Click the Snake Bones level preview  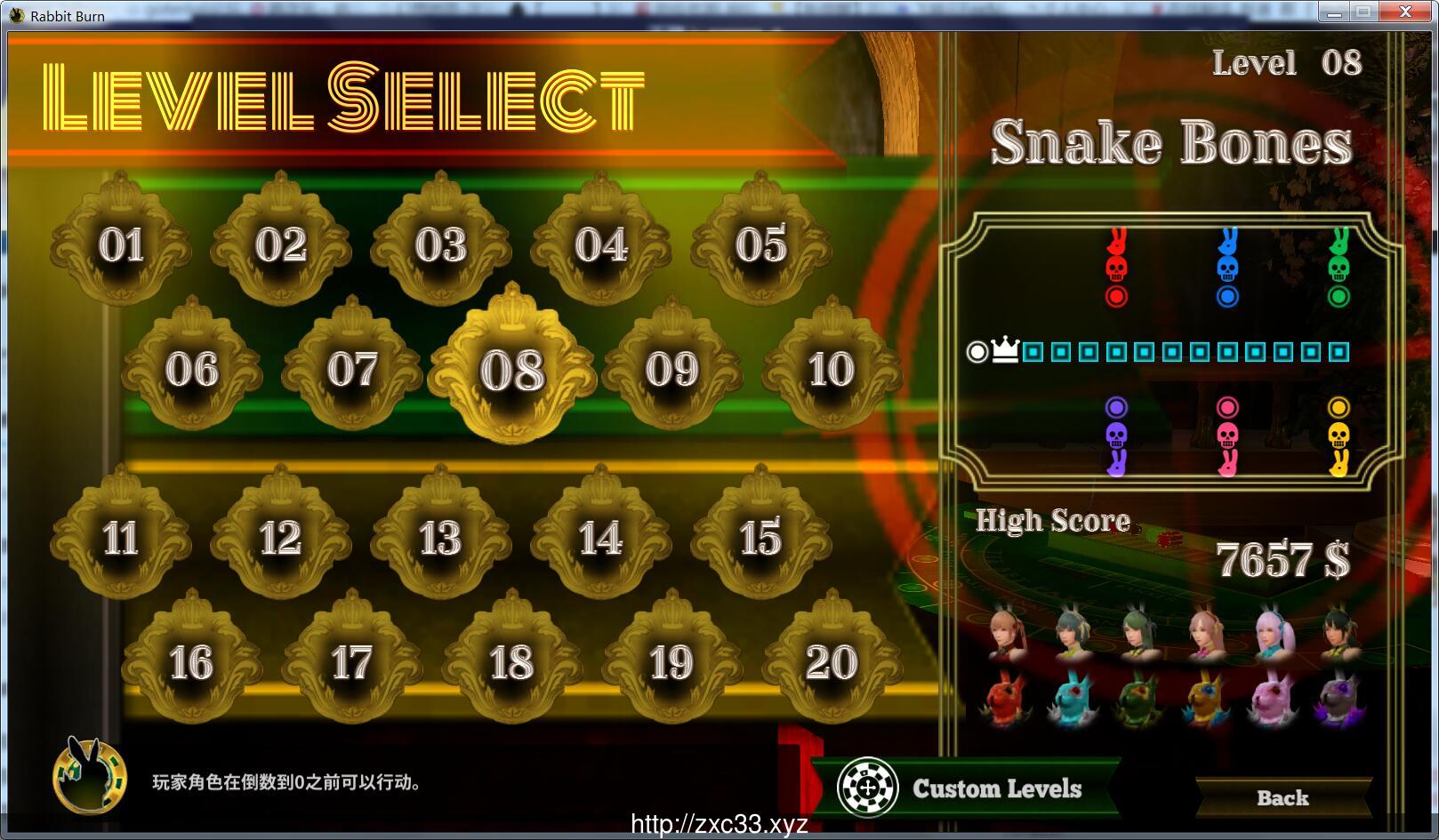(1172, 352)
